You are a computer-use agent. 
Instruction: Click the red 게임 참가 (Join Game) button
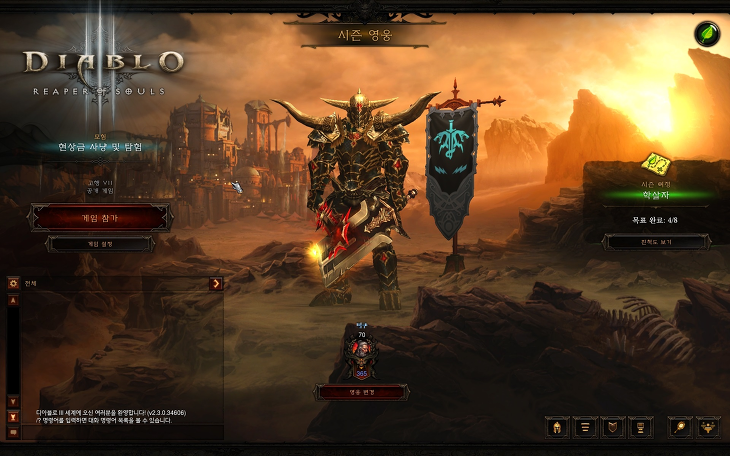point(99,216)
